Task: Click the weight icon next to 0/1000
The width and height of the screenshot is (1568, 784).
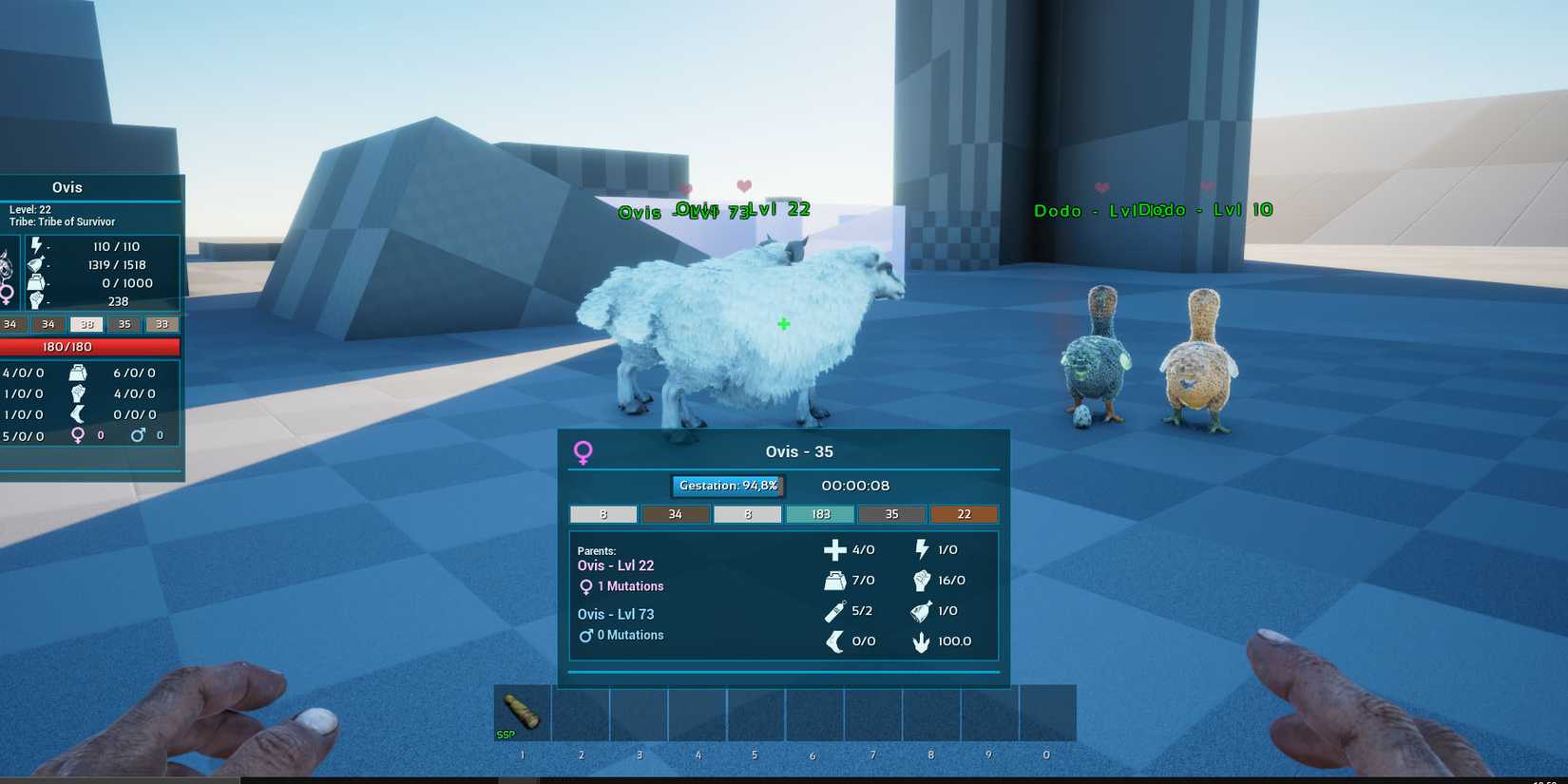Action: [36, 282]
